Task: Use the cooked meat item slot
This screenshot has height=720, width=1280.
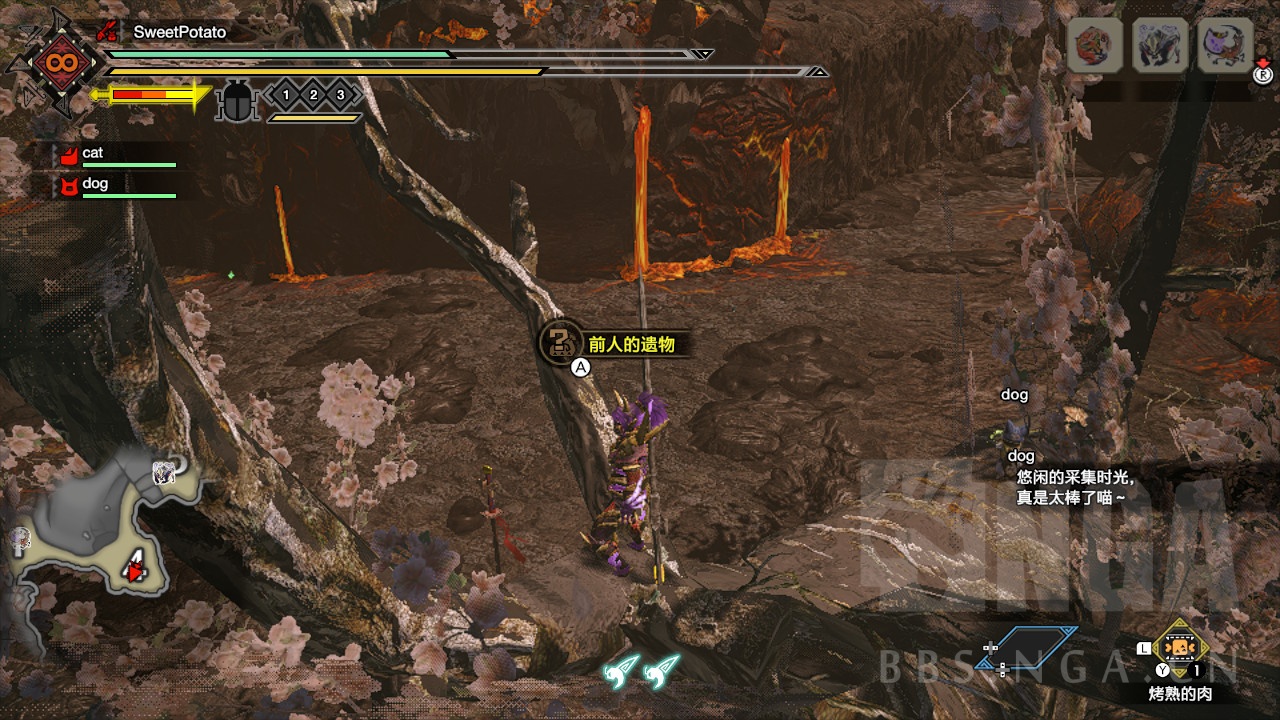Action: coord(1180,650)
